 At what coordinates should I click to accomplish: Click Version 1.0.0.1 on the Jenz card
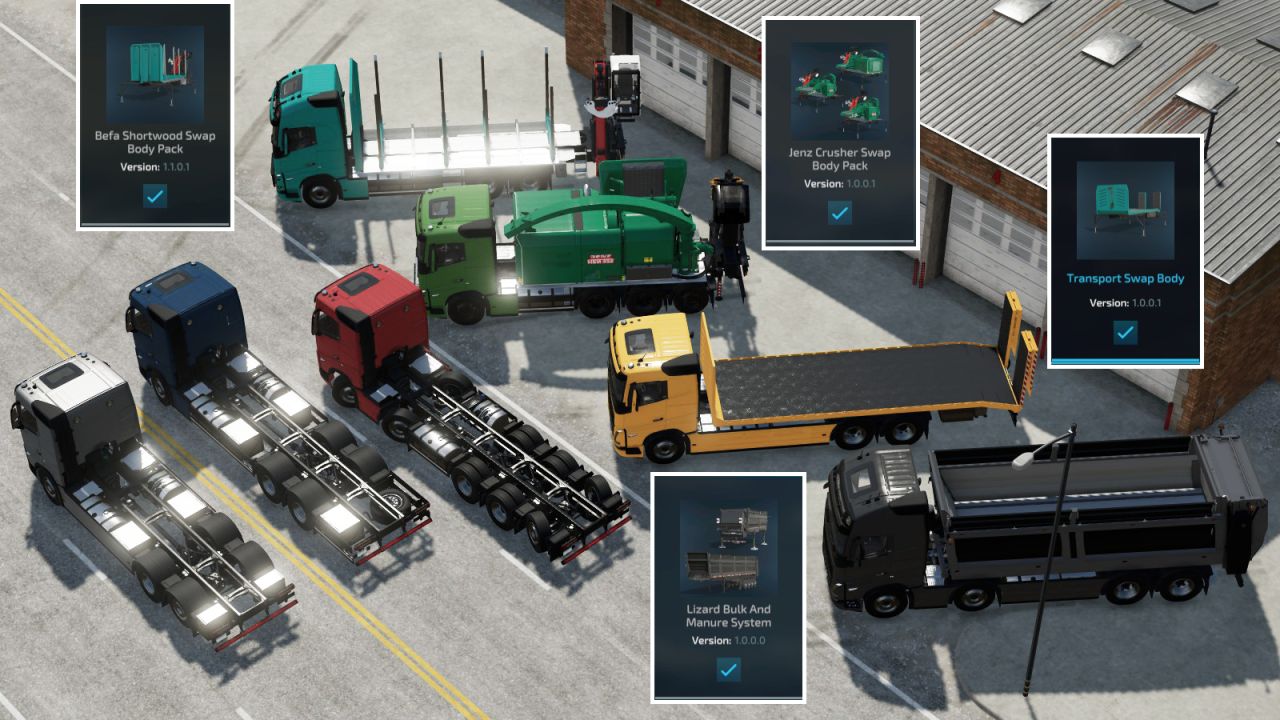tap(843, 184)
